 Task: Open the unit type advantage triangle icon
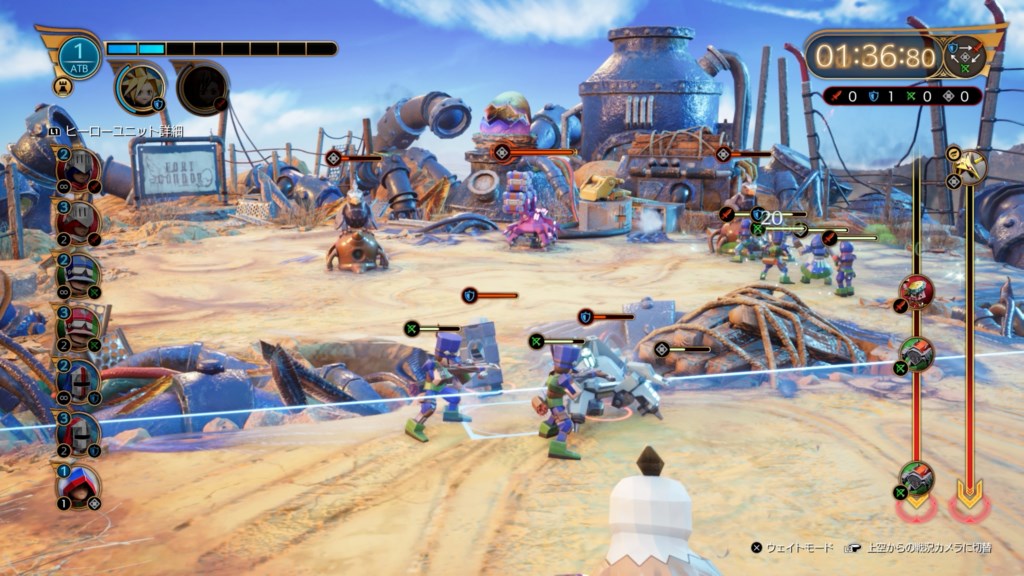[964, 56]
